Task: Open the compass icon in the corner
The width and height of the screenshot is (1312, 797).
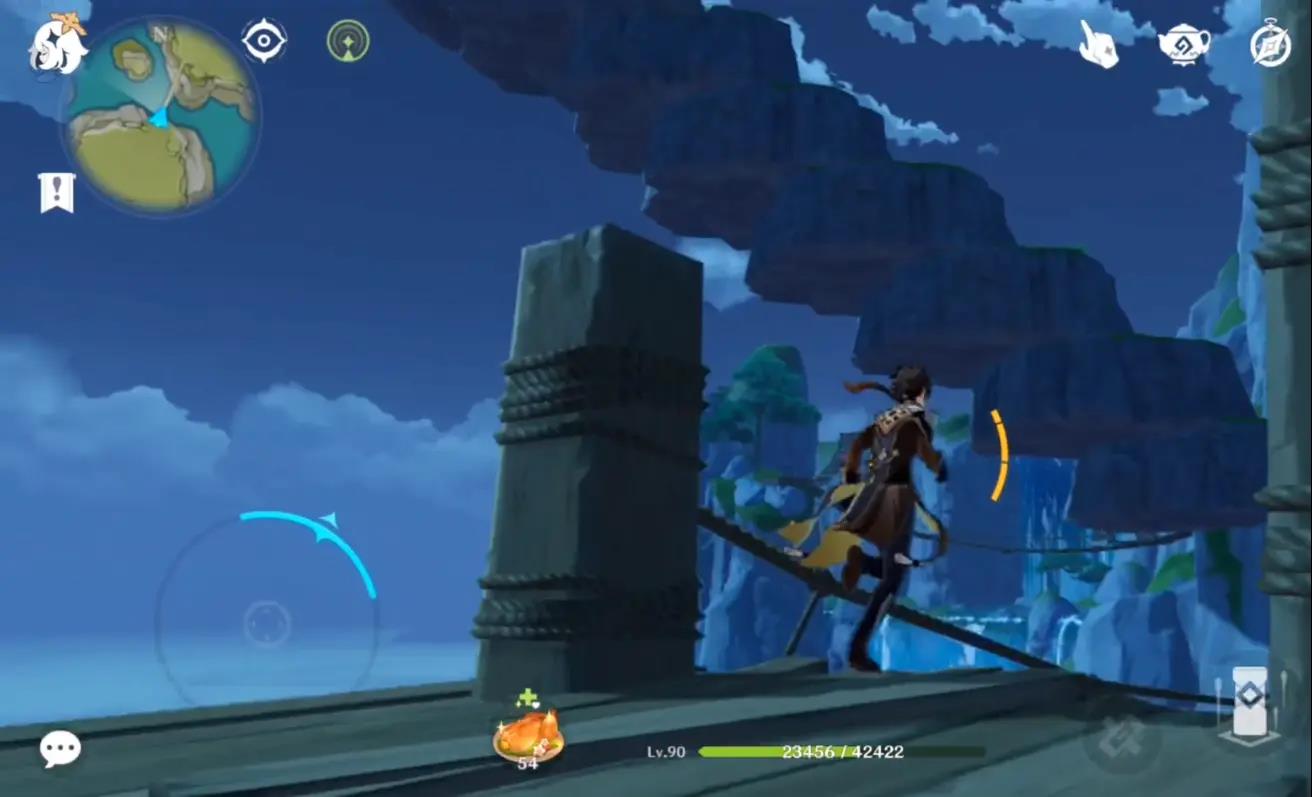Action: coord(1270,45)
